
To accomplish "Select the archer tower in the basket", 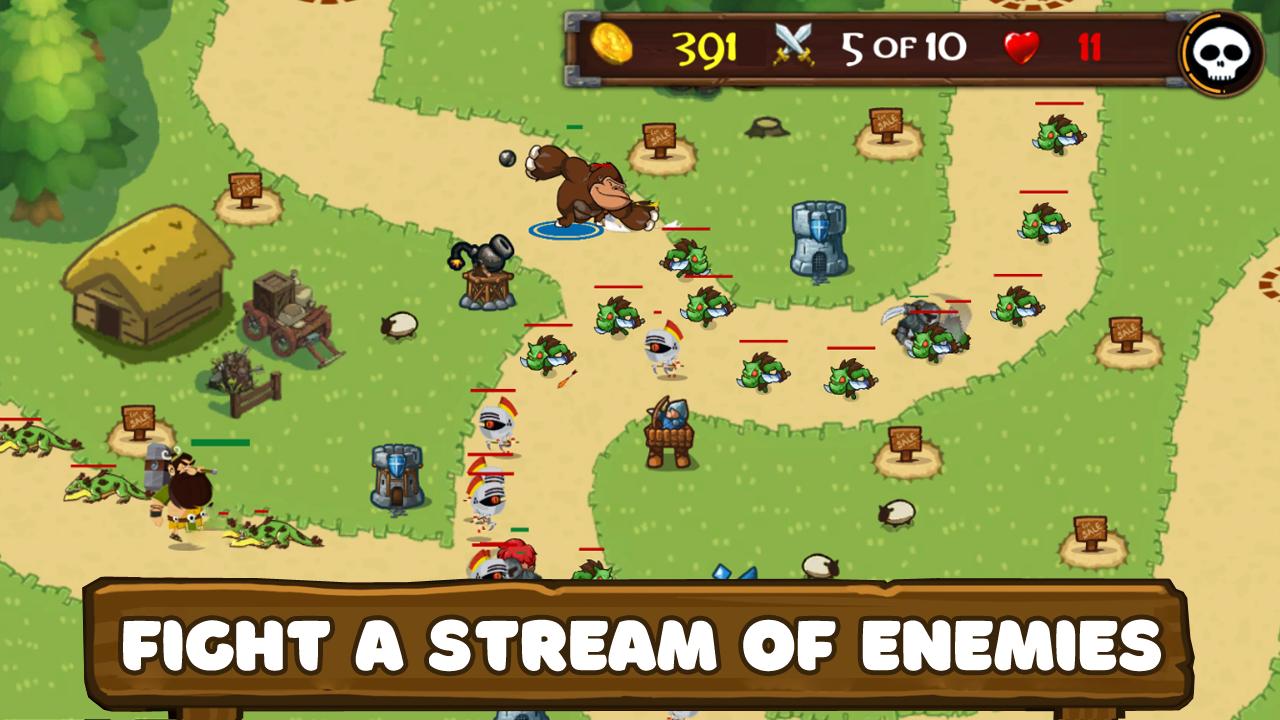I will (x=668, y=430).
